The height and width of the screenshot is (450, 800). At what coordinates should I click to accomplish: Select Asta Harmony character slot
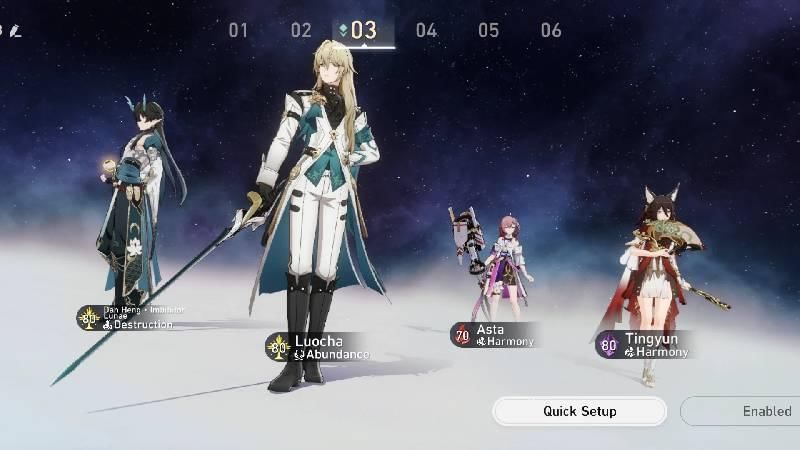(494, 335)
